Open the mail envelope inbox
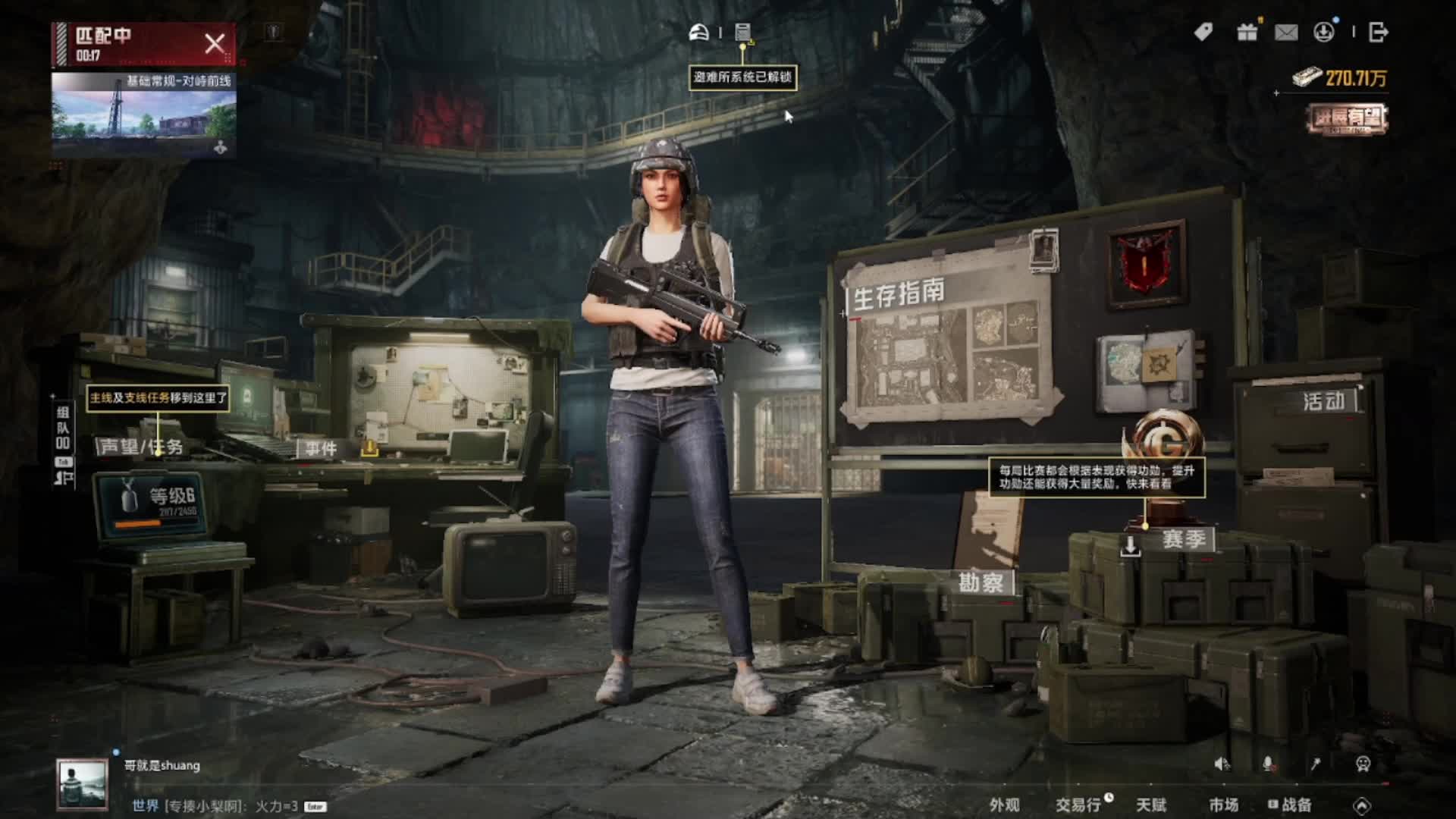The image size is (1456, 819). (x=1286, y=33)
